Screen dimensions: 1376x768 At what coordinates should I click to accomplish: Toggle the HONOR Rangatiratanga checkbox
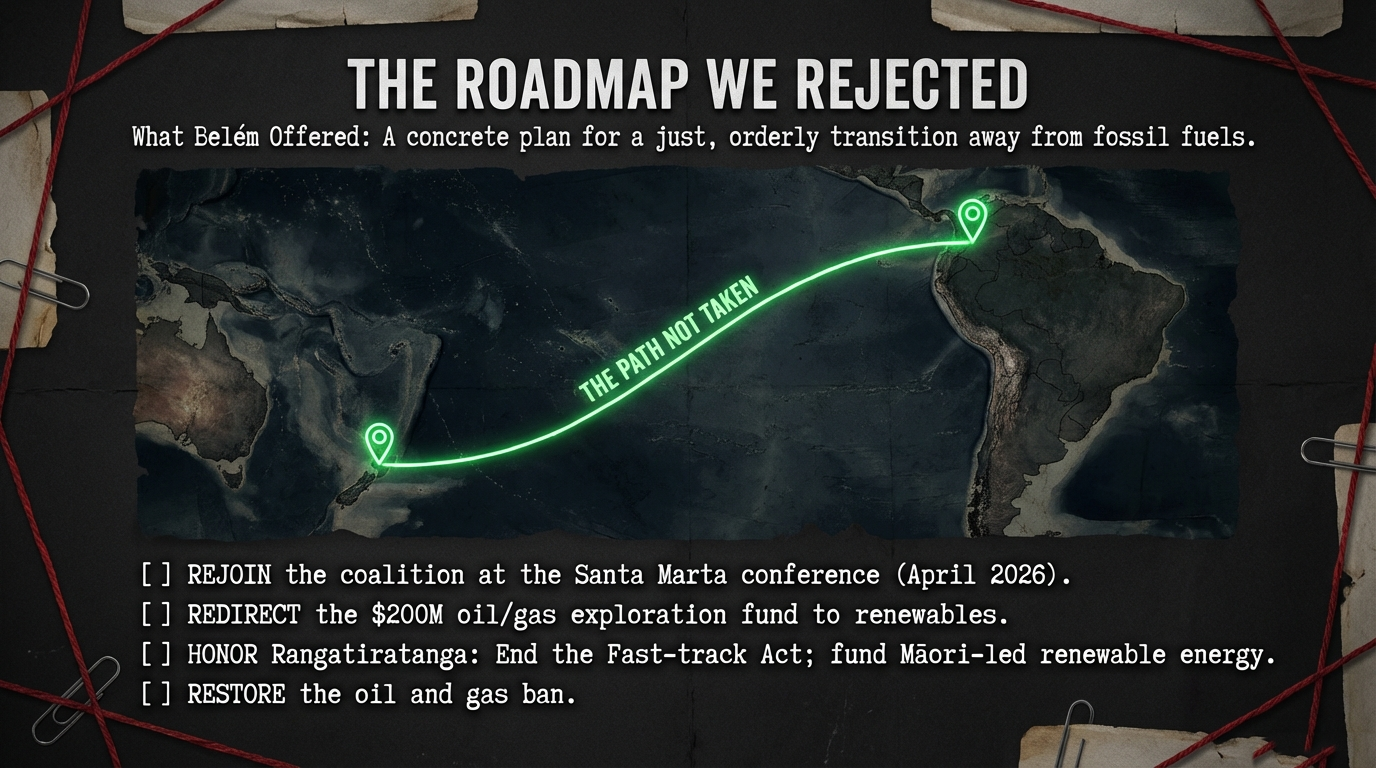click(156, 655)
